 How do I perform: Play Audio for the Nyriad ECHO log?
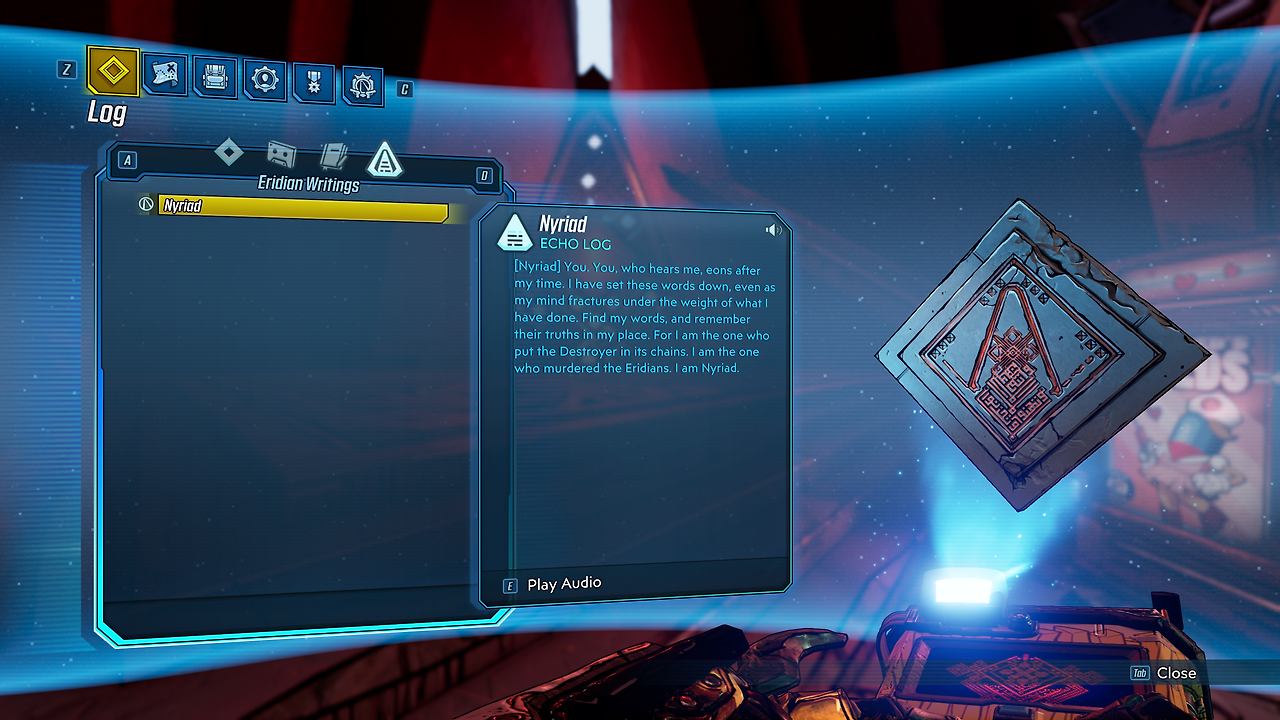564,584
